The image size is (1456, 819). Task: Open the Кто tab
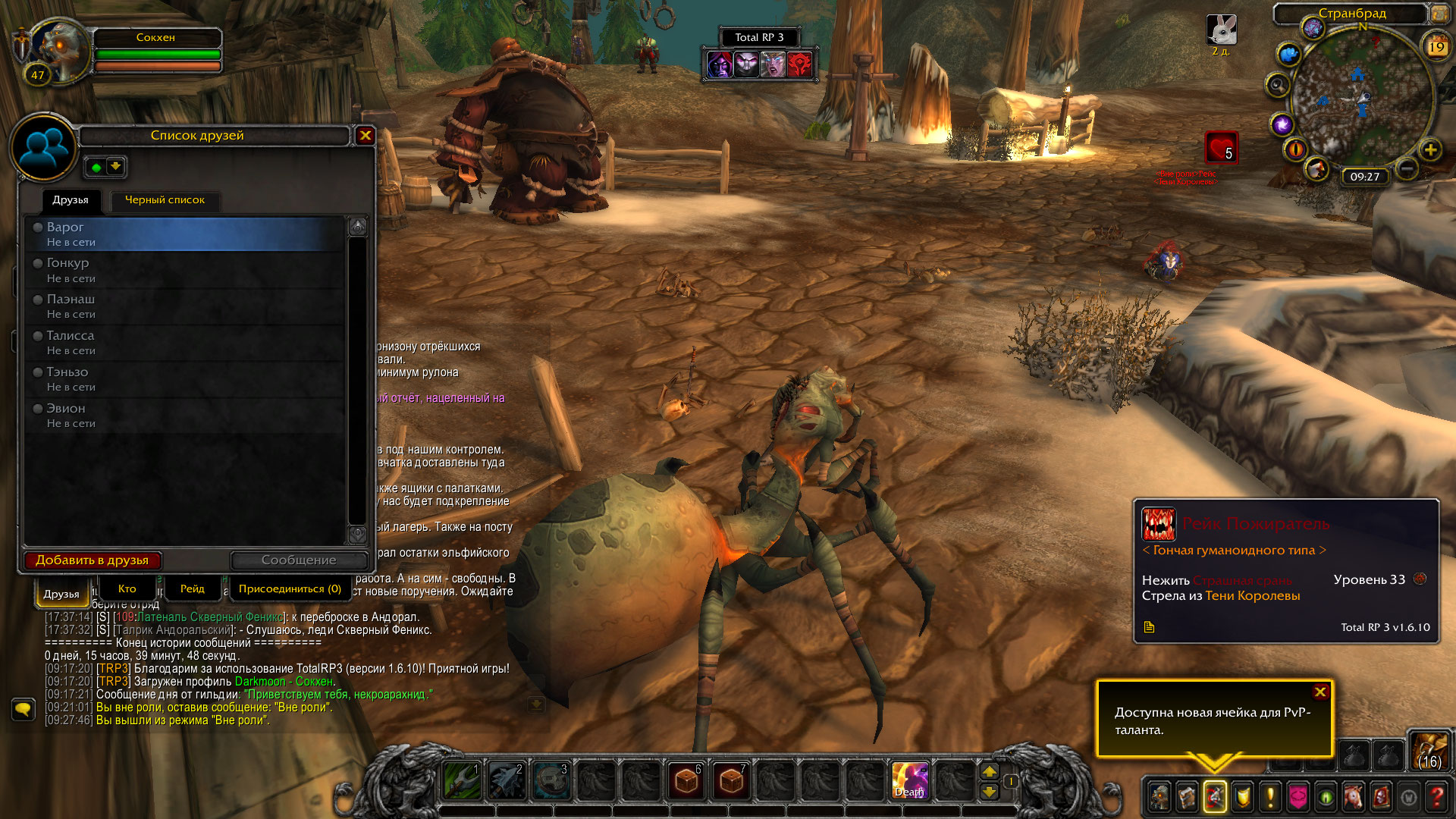pos(127,589)
